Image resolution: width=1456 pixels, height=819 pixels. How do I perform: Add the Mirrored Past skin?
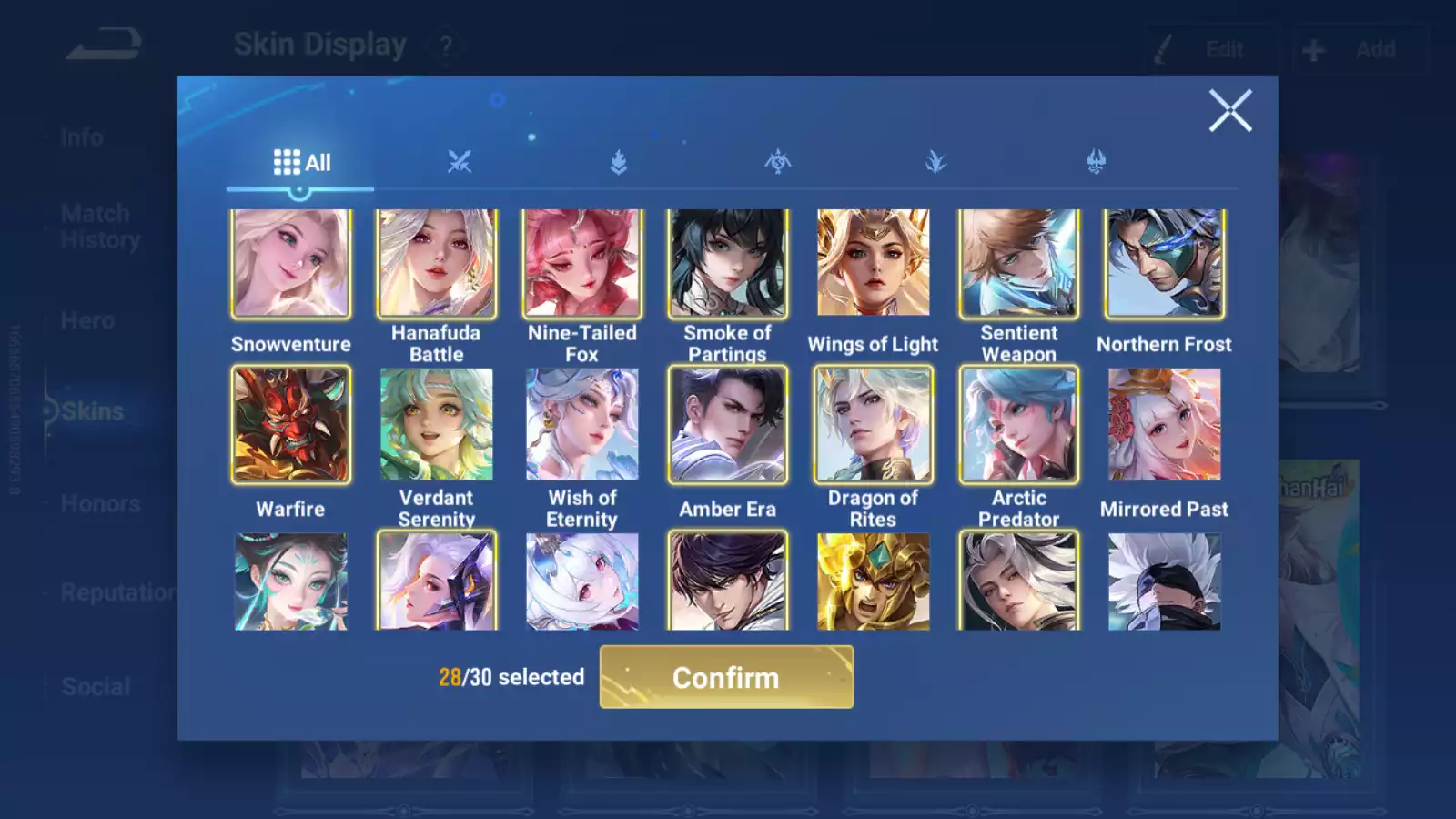tap(1165, 424)
